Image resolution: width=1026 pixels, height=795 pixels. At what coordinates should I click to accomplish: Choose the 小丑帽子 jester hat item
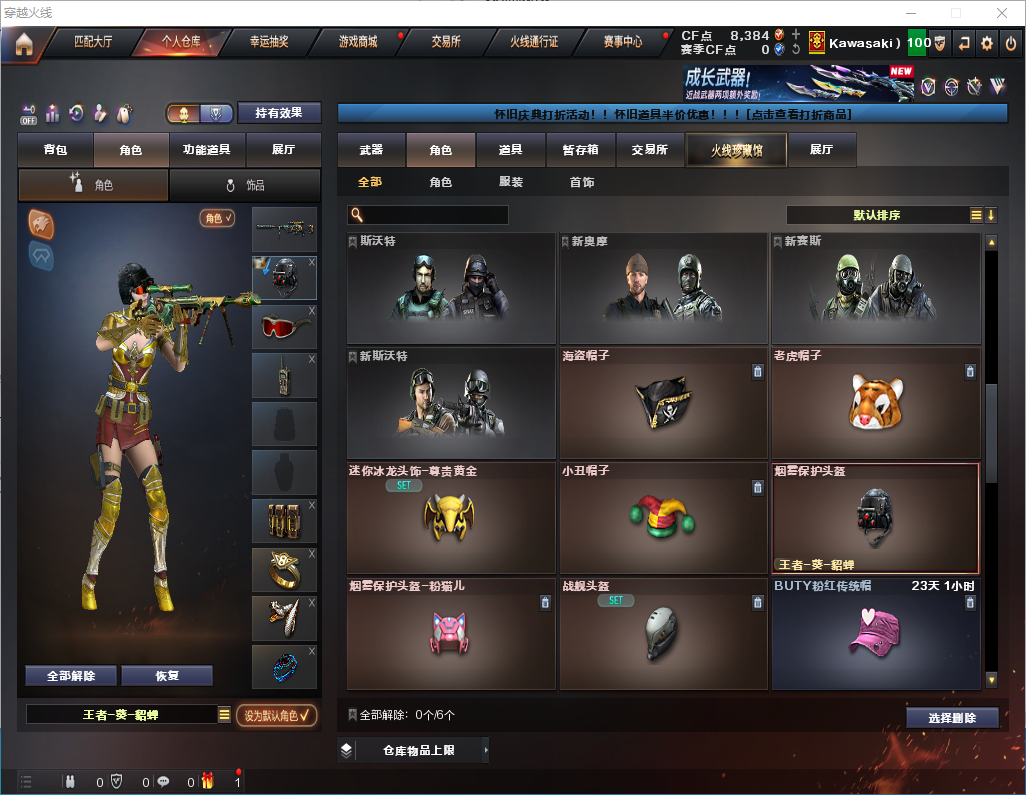663,517
